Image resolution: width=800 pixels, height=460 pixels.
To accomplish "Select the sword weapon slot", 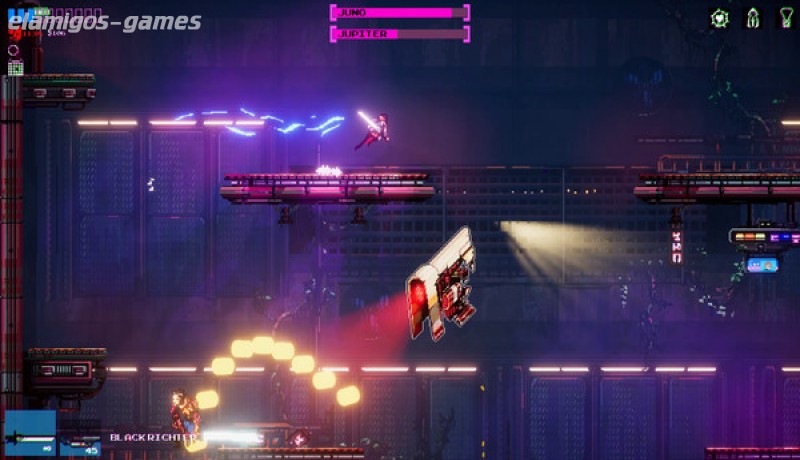I will pyautogui.click(x=29, y=434).
